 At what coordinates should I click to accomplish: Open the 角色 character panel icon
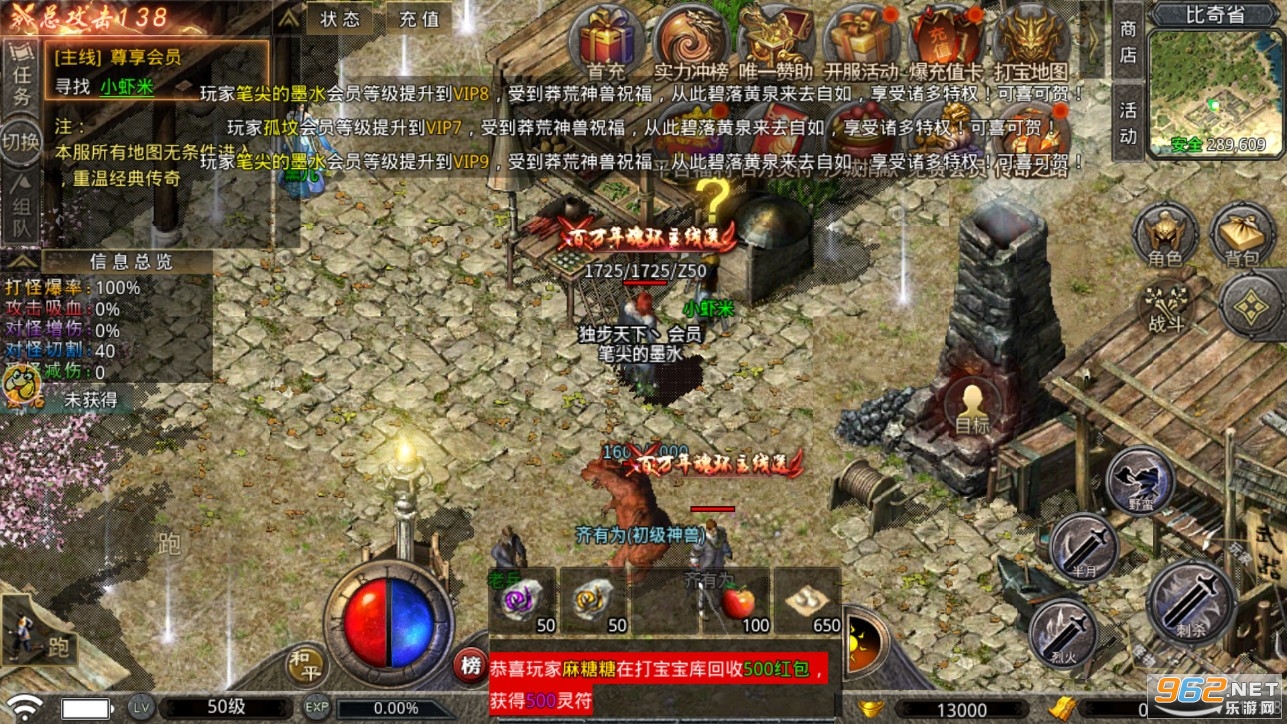(x=1163, y=235)
